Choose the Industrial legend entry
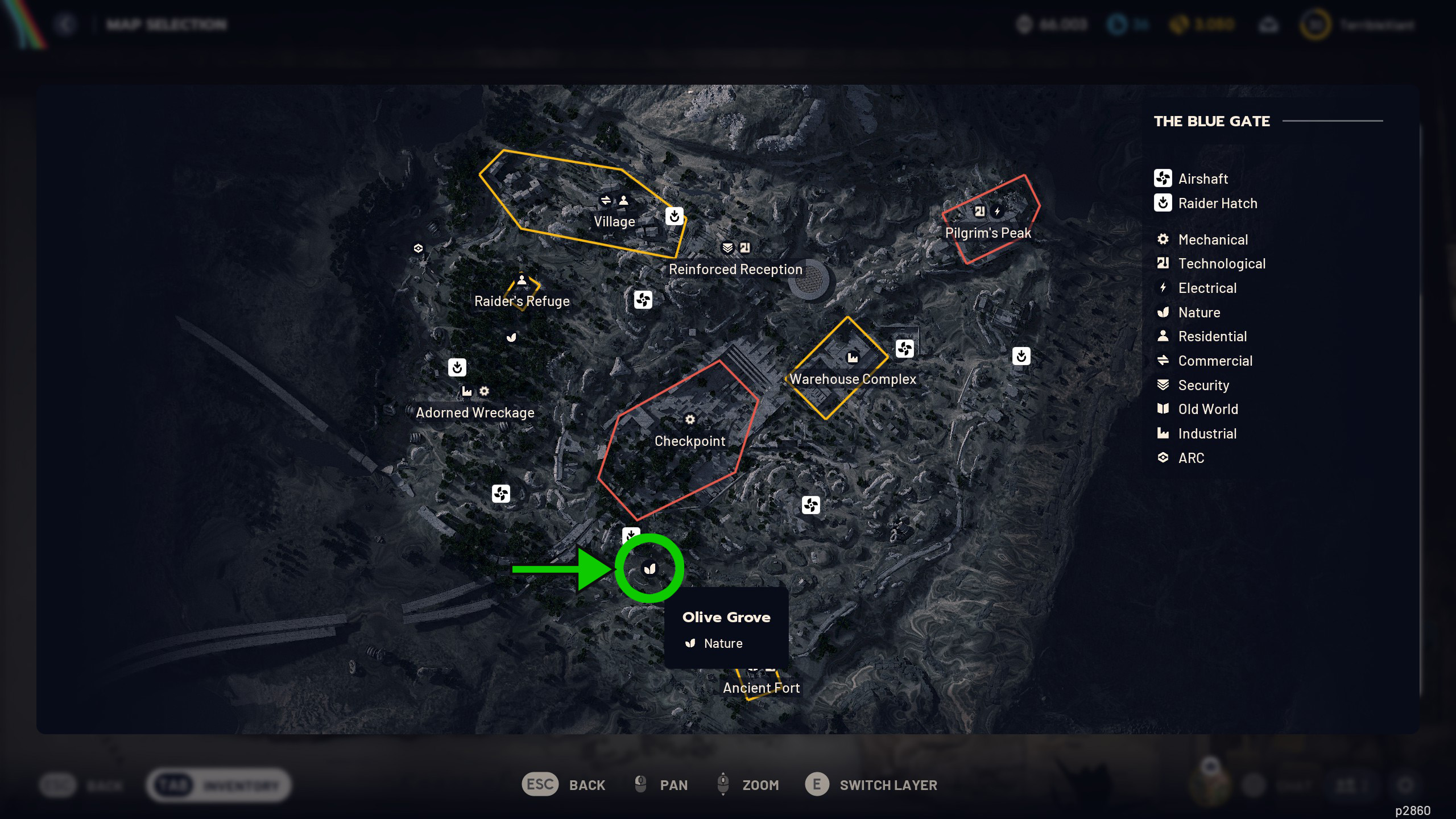The height and width of the screenshot is (819, 1456). [1207, 433]
